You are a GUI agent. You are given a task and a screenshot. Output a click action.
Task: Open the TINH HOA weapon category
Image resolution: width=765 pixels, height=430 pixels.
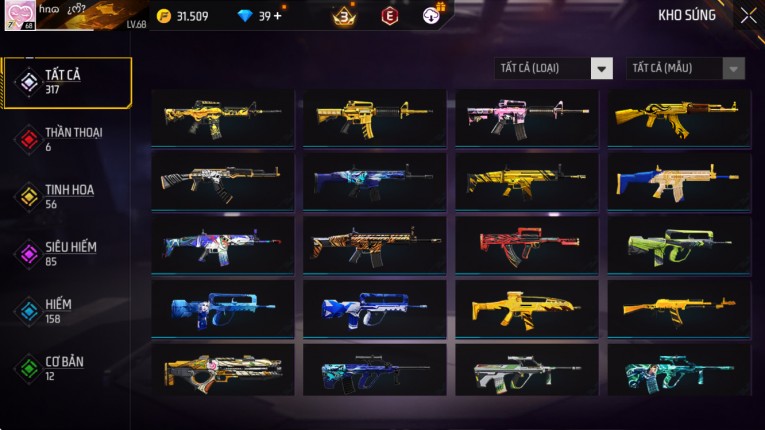click(66, 196)
